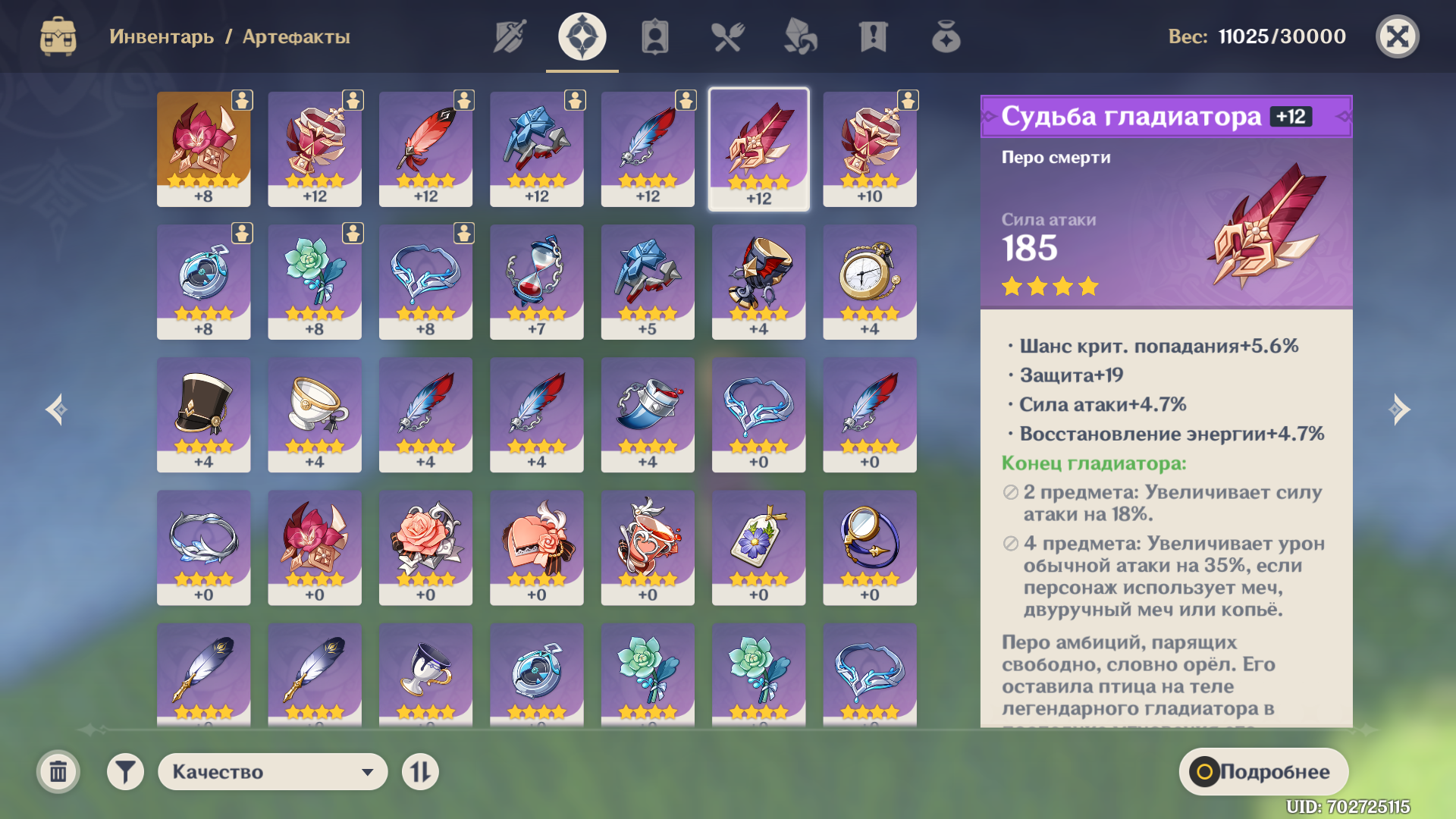Screen dimensions: 1456x819
Task: Switch to the Character Development Items tab
Action: point(654,36)
